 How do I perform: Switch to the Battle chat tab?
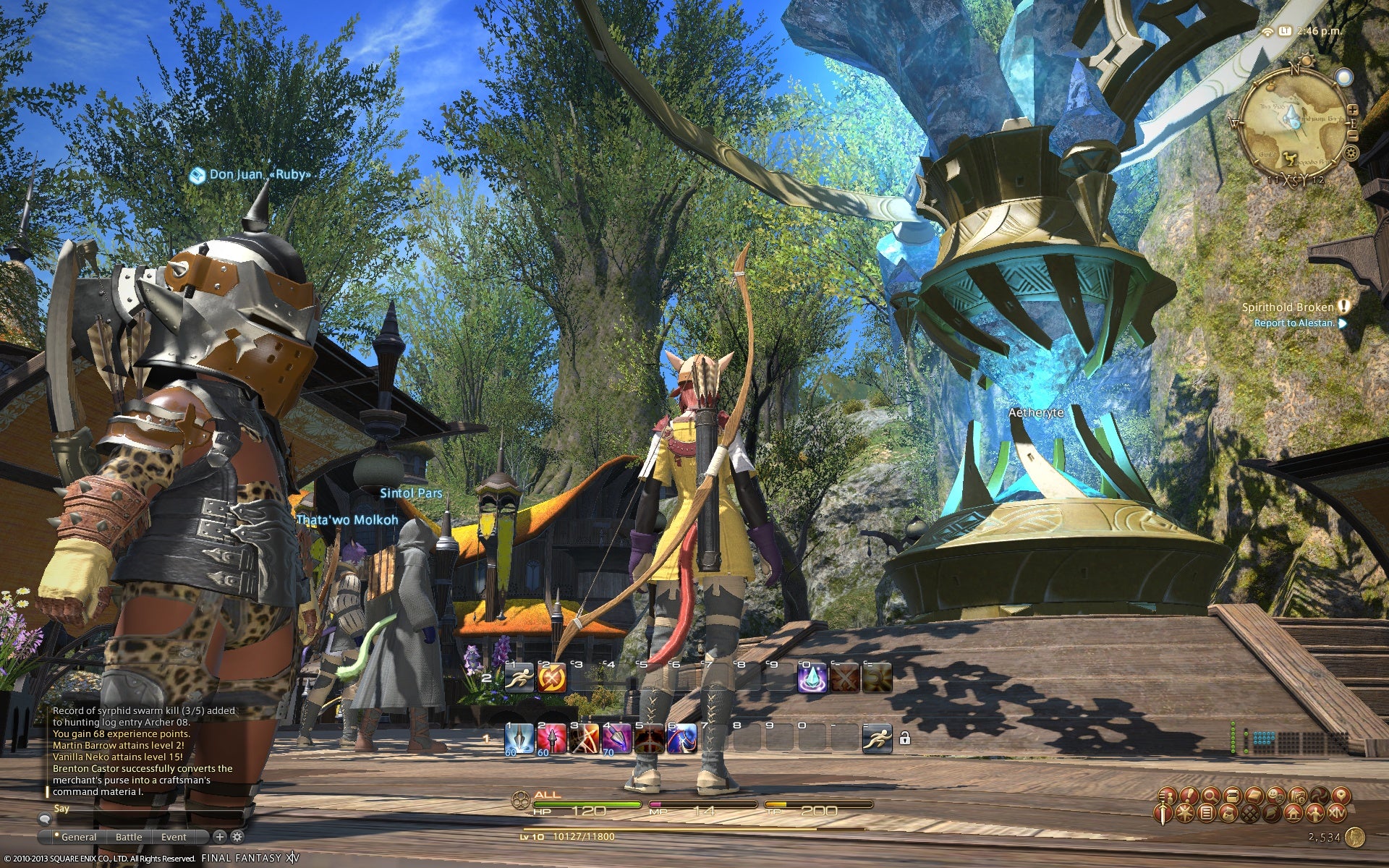click(x=129, y=837)
